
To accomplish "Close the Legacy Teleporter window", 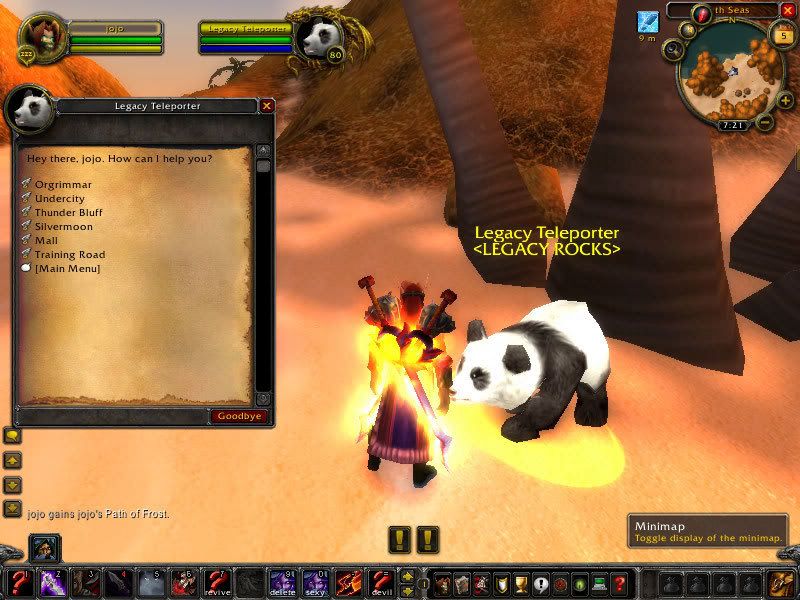I will point(267,105).
